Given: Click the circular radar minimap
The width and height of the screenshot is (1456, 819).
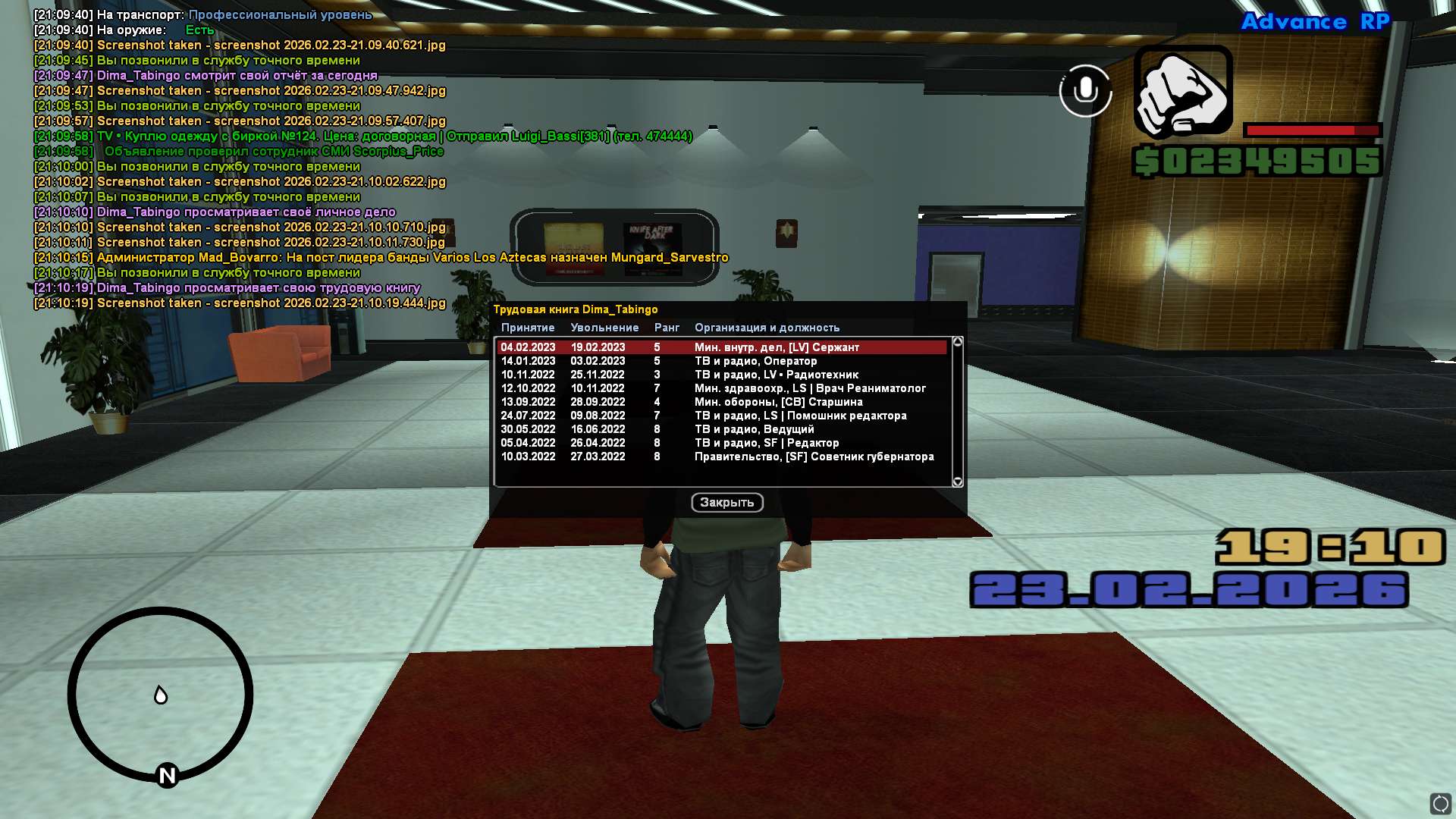Looking at the screenshot, I should point(160,694).
